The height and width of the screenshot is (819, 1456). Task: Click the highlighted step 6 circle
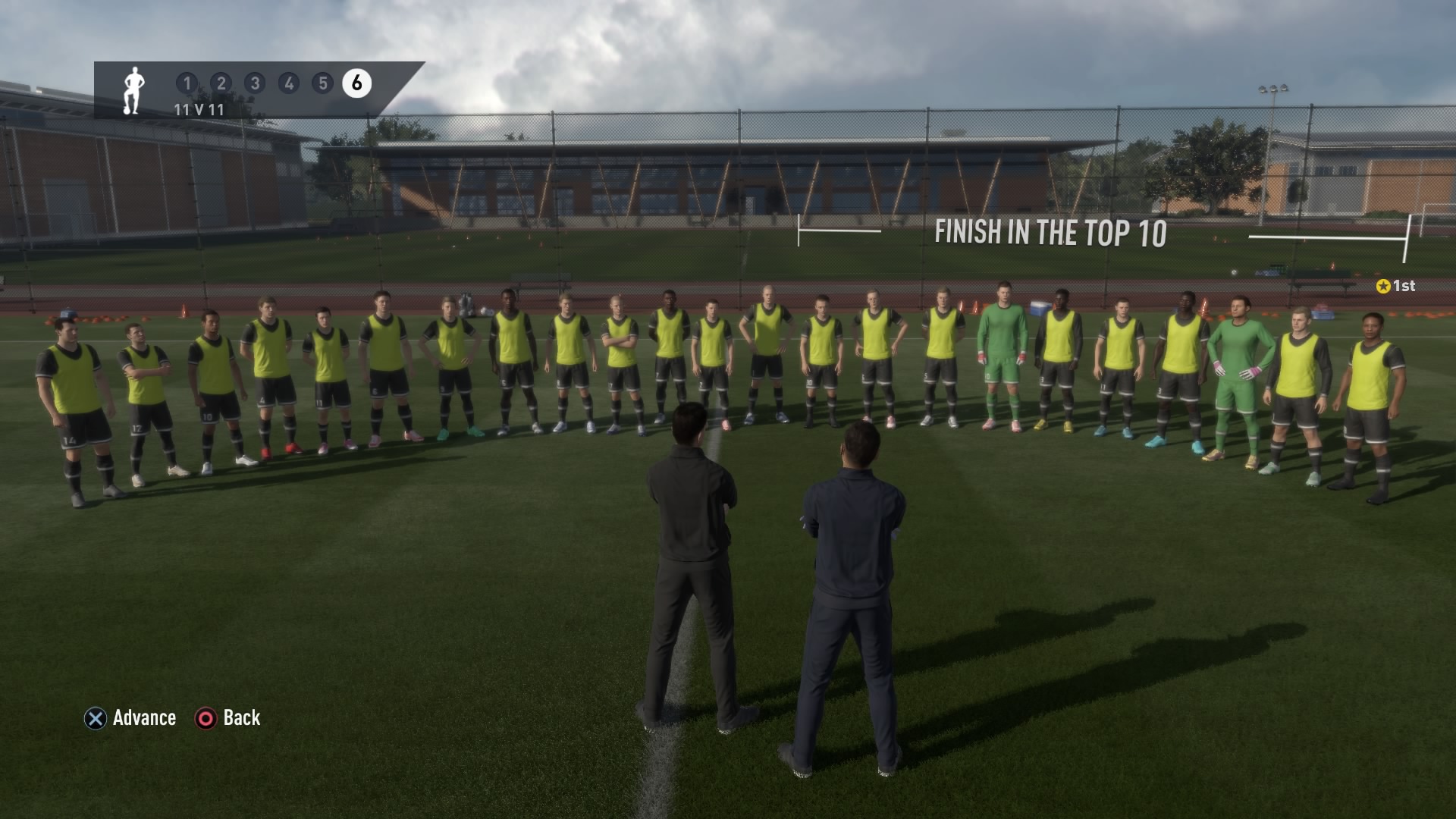pyautogui.click(x=356, y=83)
